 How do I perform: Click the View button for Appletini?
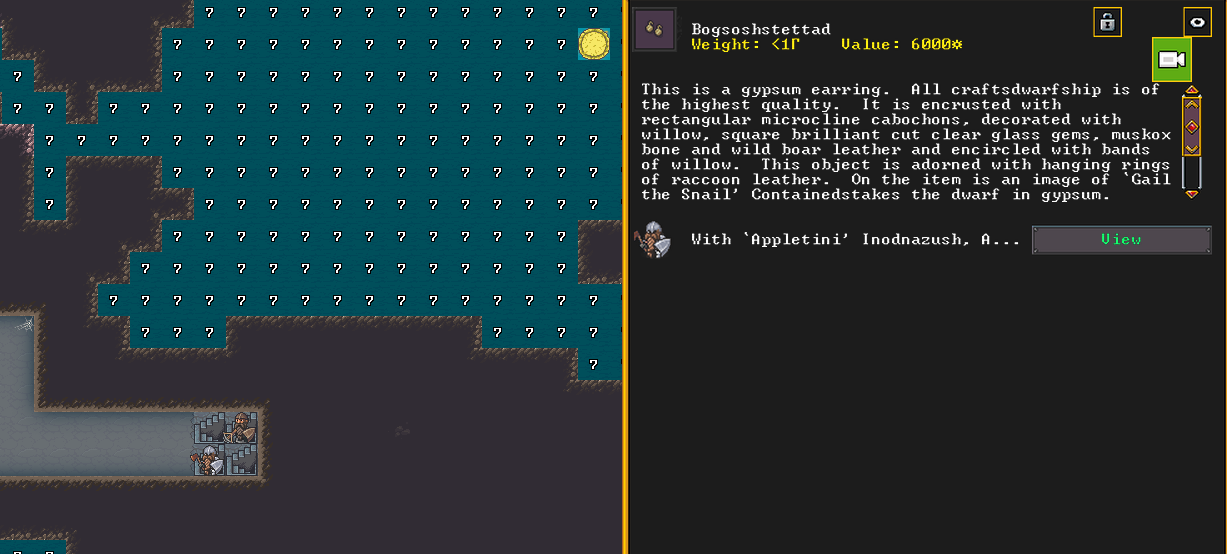point(1120,240)
